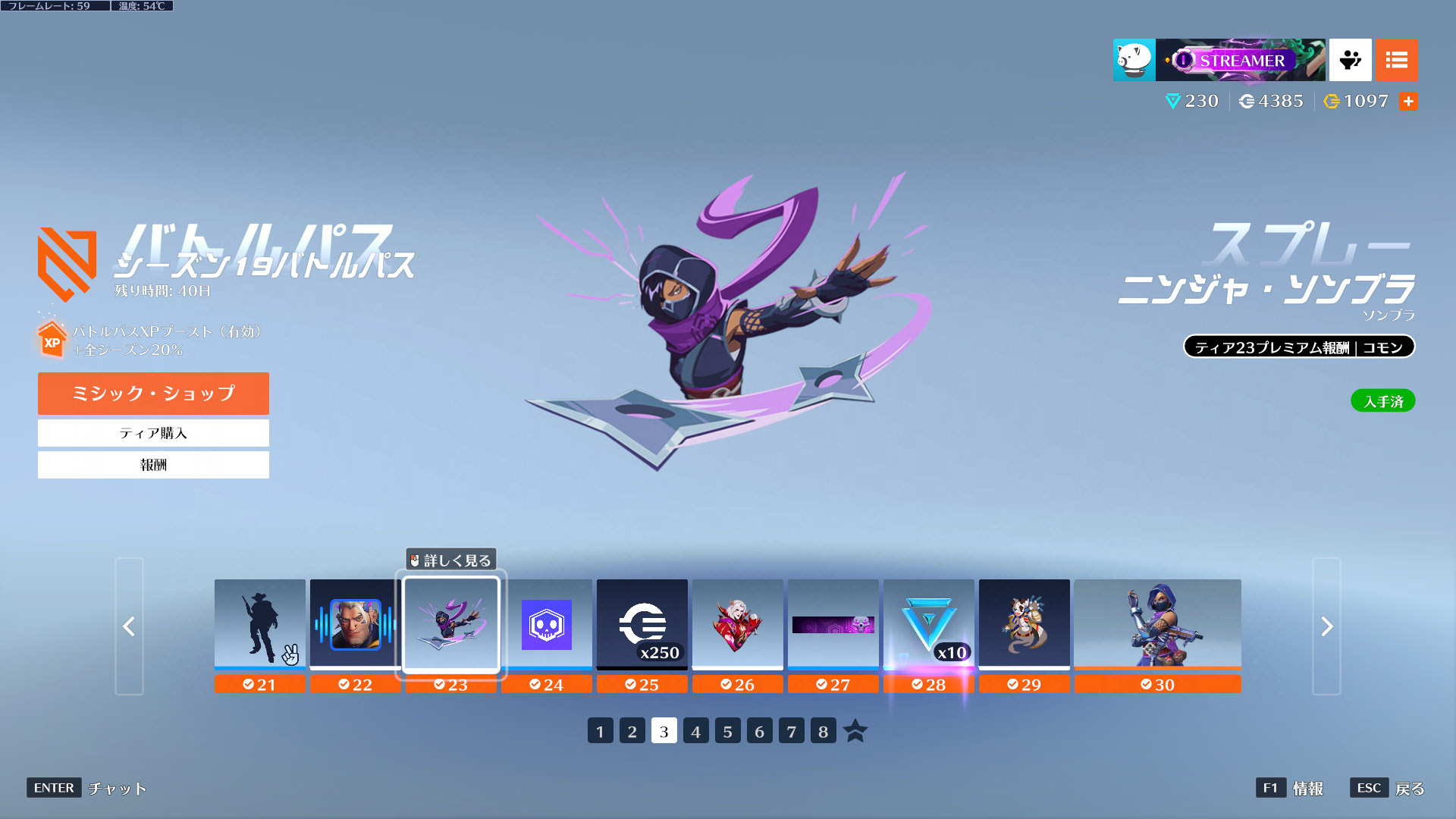Click the group finder silhouette icon top right
The height and width of the screenshot is (819, 1456).
(1350, 60)
